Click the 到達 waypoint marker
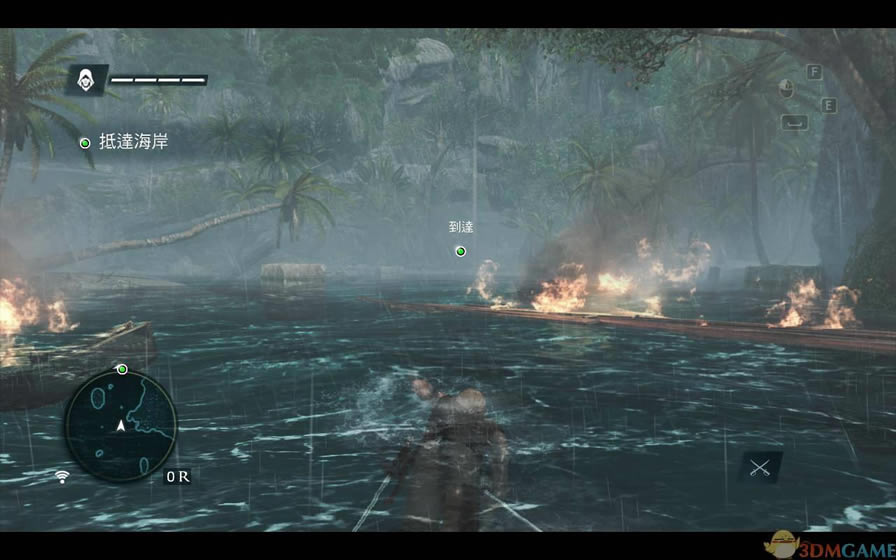896x560 pixels. 460,250
